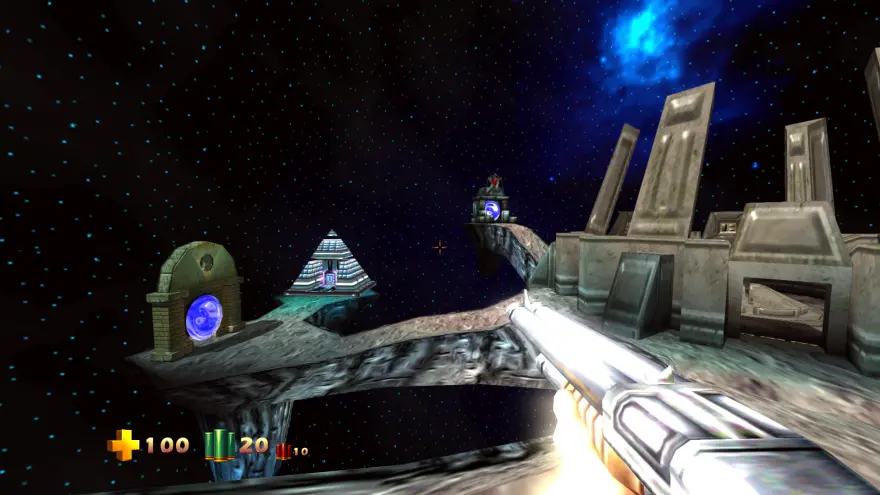
Task: Click the yellow health cross icon
Action: click(123, 445)
